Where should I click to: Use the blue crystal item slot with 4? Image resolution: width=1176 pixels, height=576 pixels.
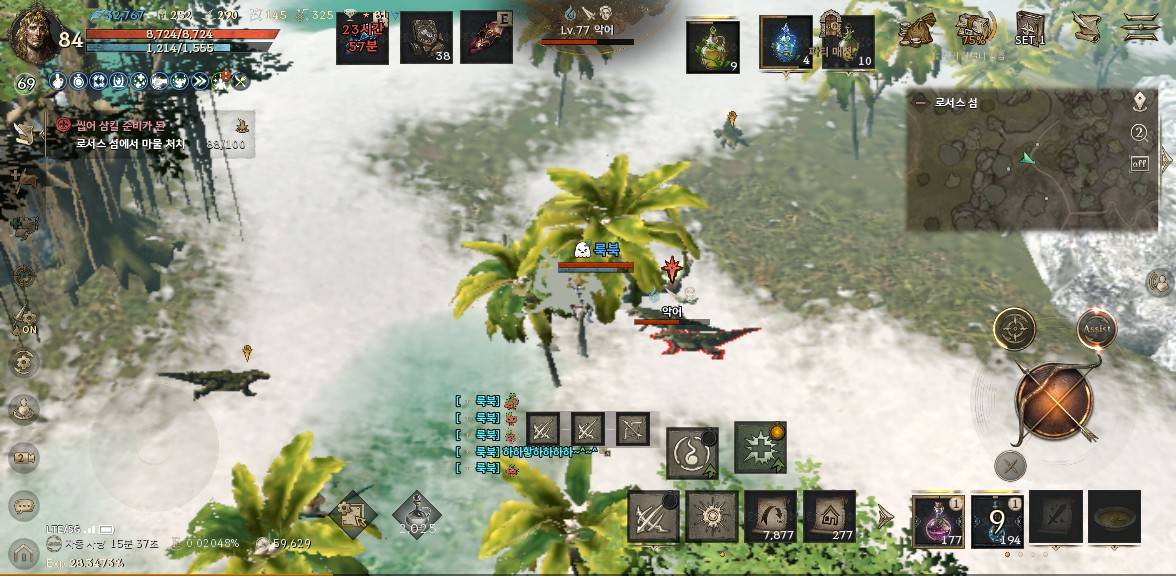(x=785, y=44)
